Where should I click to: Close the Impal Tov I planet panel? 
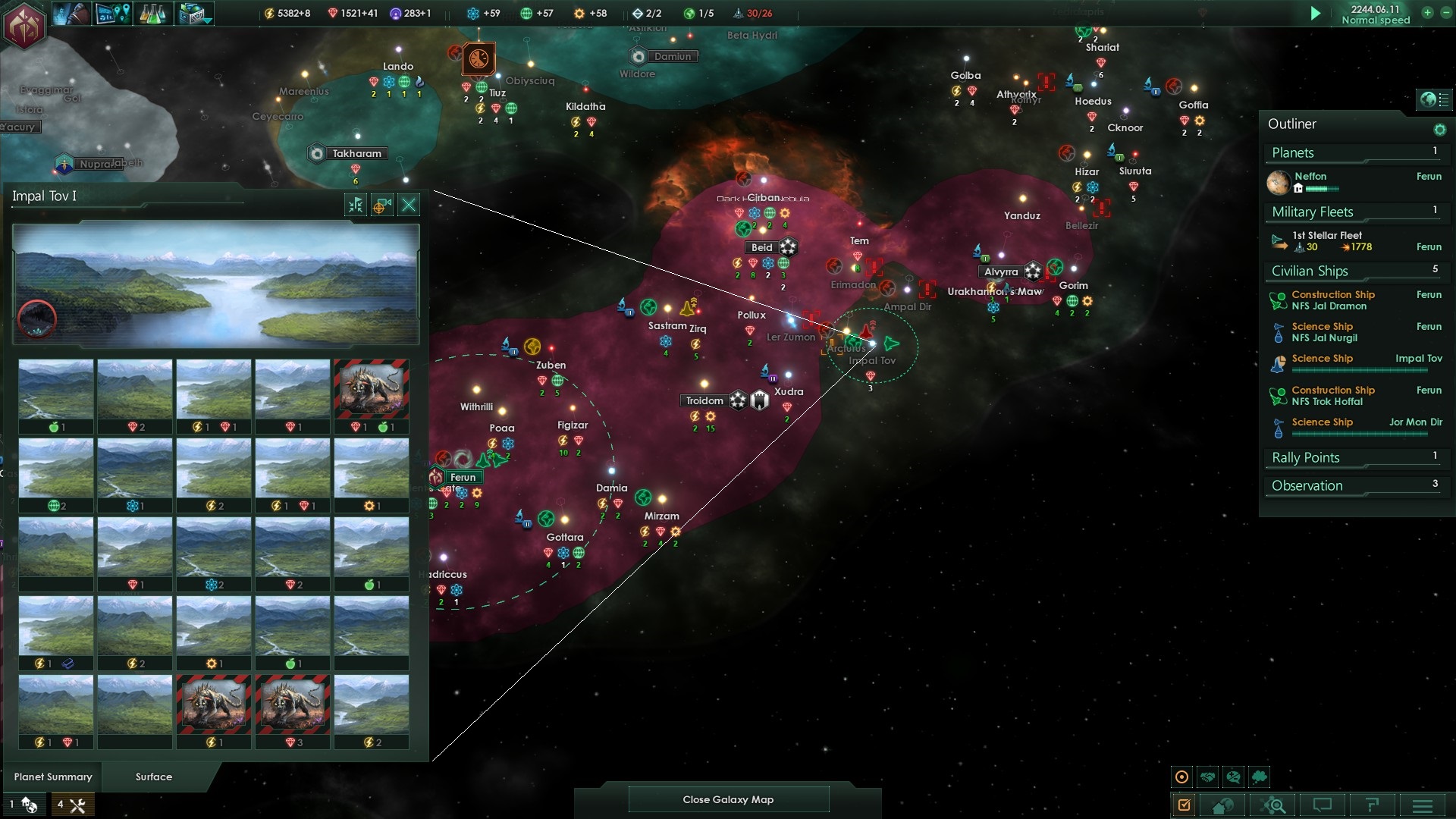click(x=409, y=205)
